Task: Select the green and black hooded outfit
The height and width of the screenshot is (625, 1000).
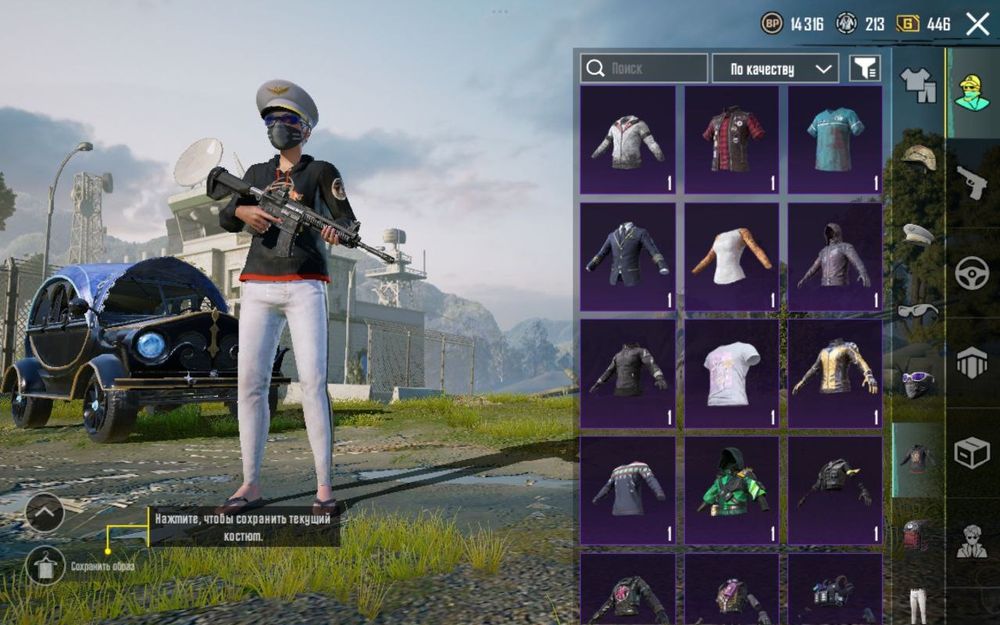Action: pos(732,490)
